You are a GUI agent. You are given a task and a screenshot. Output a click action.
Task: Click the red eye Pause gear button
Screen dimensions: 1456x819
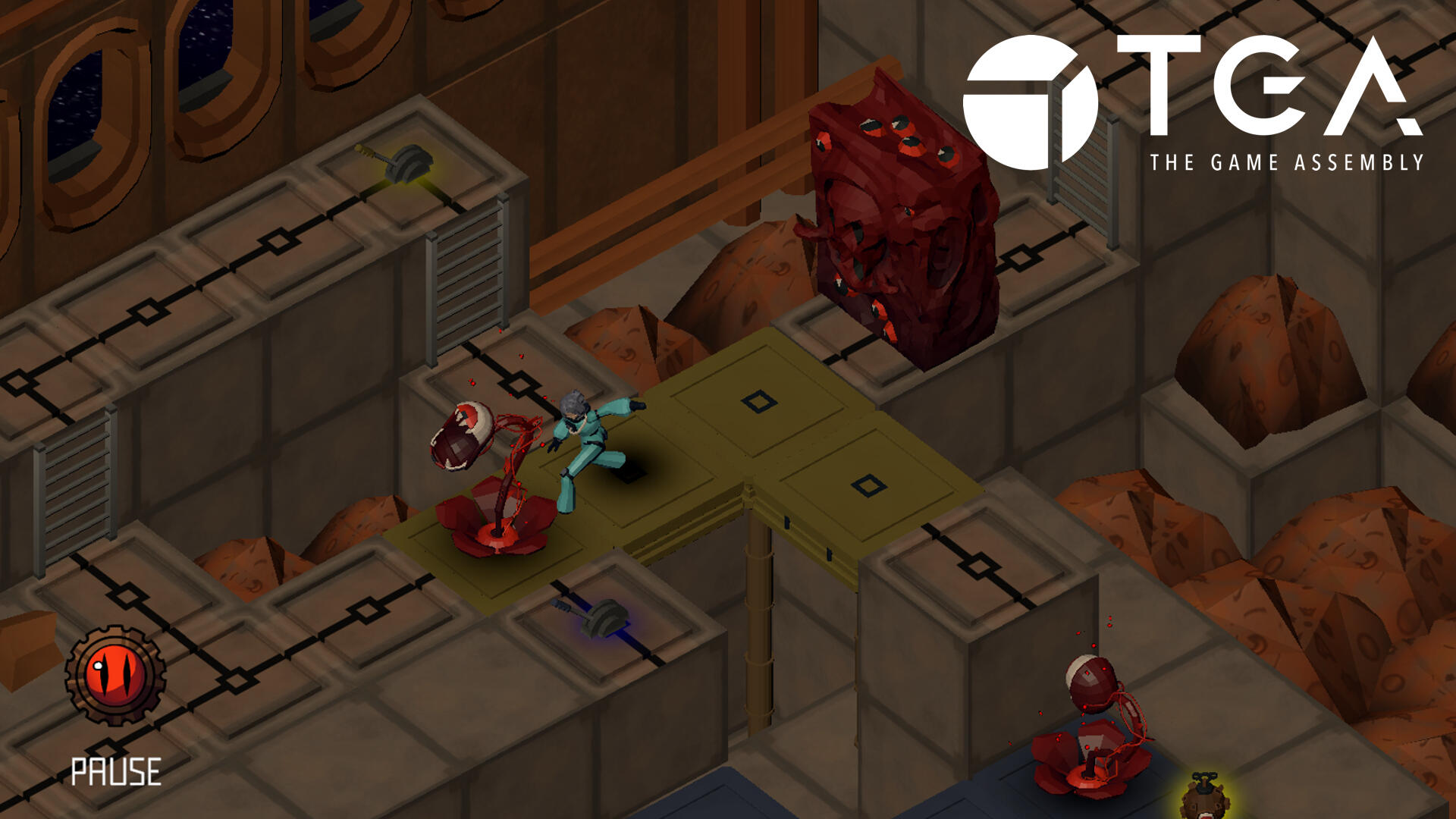click(x=115, y=674)
